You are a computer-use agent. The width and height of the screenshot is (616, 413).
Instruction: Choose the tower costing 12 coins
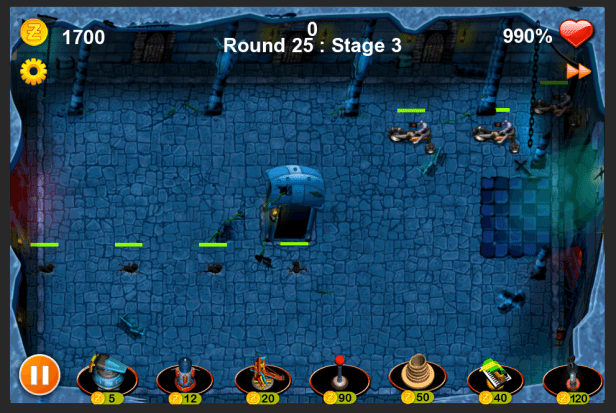coord(184,377)
